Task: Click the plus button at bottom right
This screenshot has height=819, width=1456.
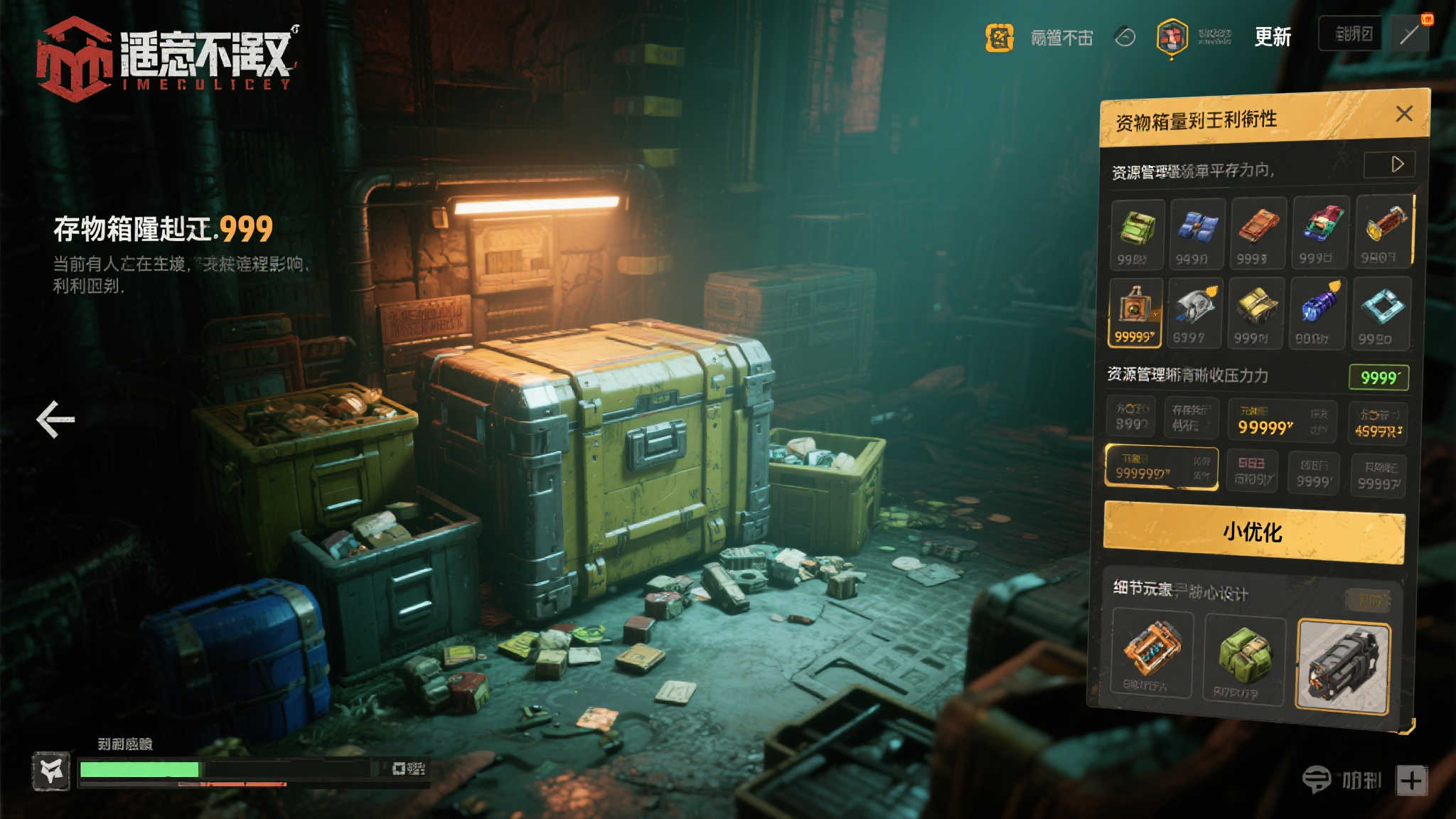Action: pyautogui.click(x=1412, y=780)
